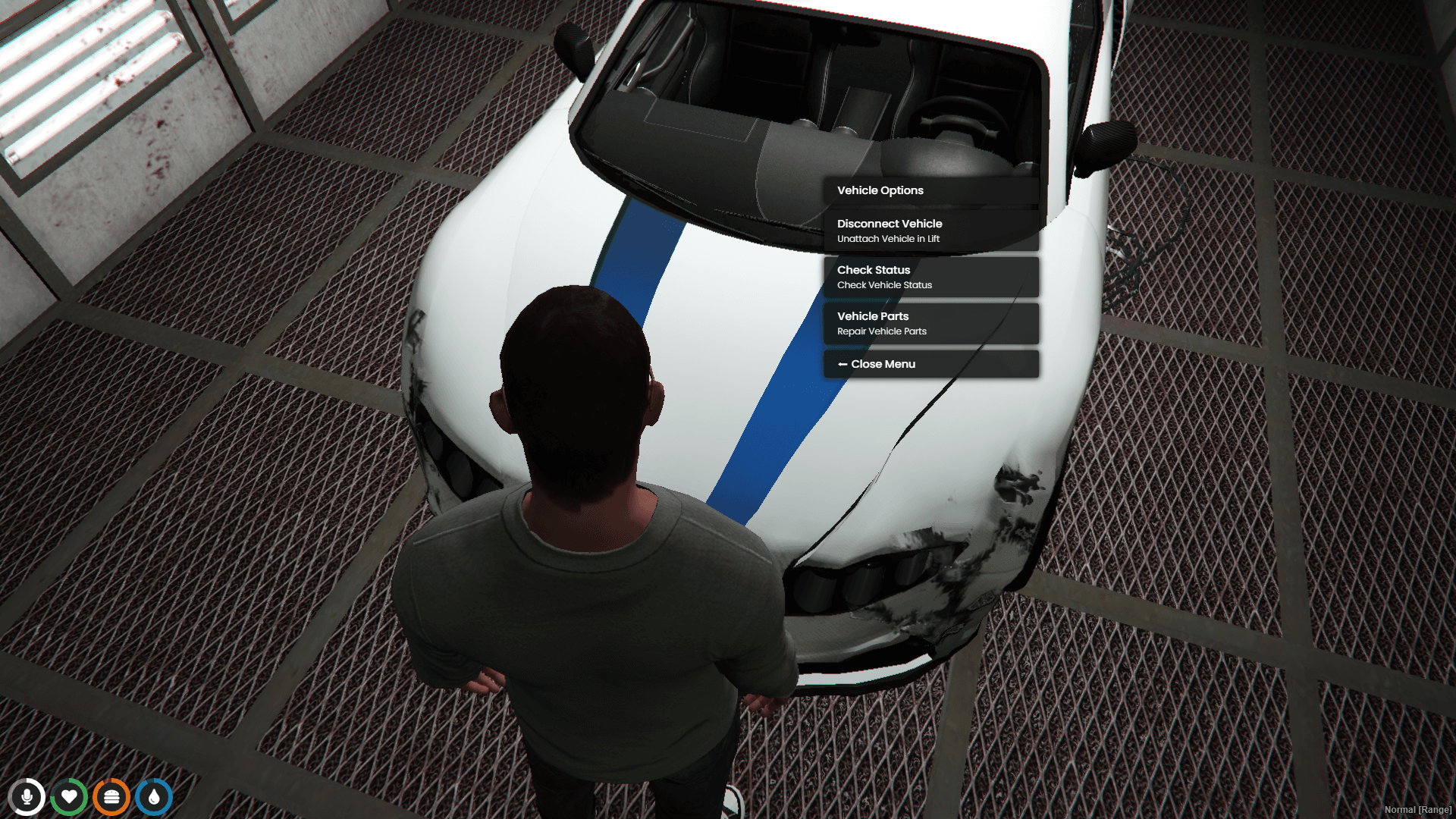Viewport: 1456px width, 819px height.
Task: Select the white microphone symbol inside its ring
Action: pyautogui.click(x=28, y=796)
